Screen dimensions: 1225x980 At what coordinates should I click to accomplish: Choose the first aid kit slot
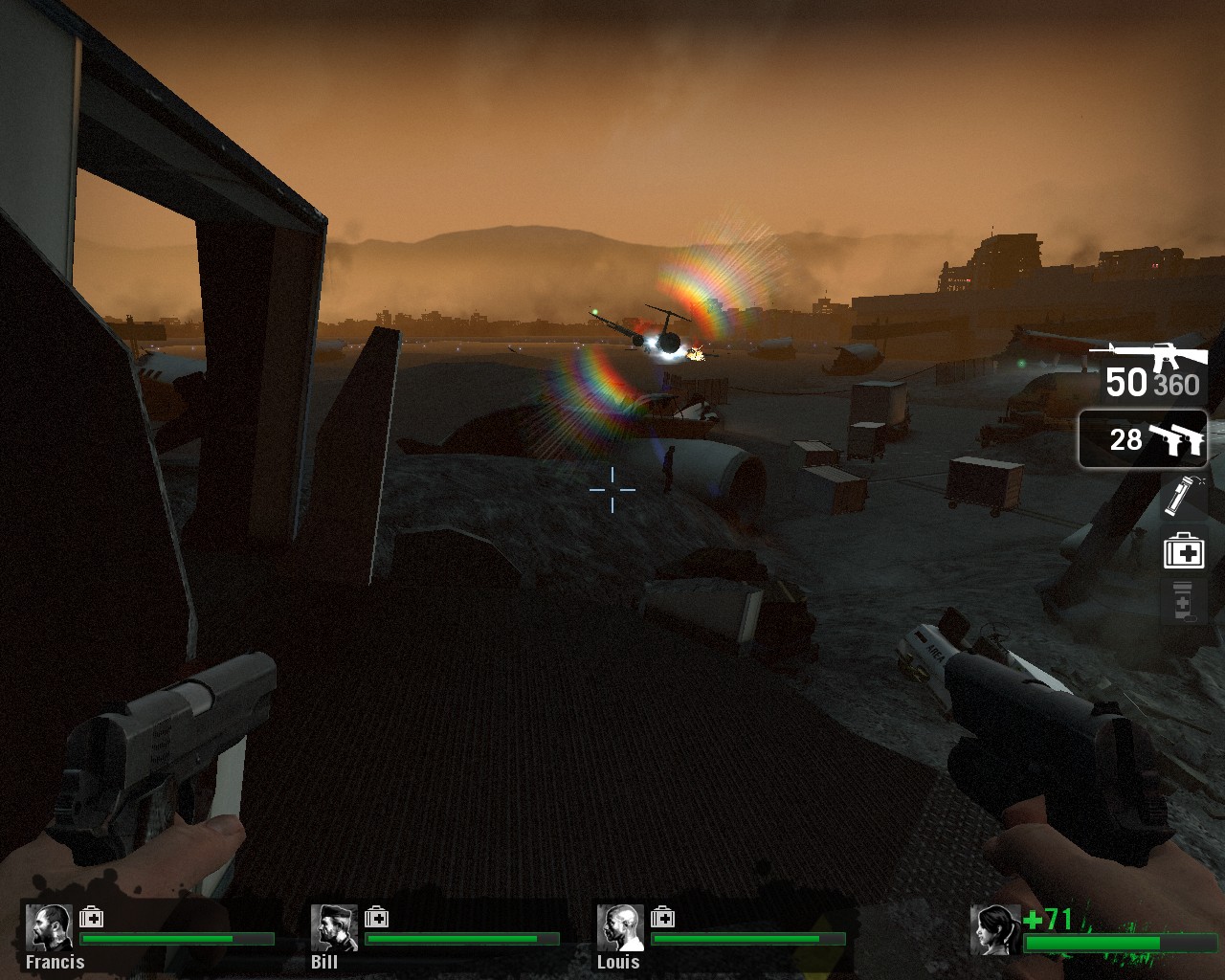pos(1184,551)
